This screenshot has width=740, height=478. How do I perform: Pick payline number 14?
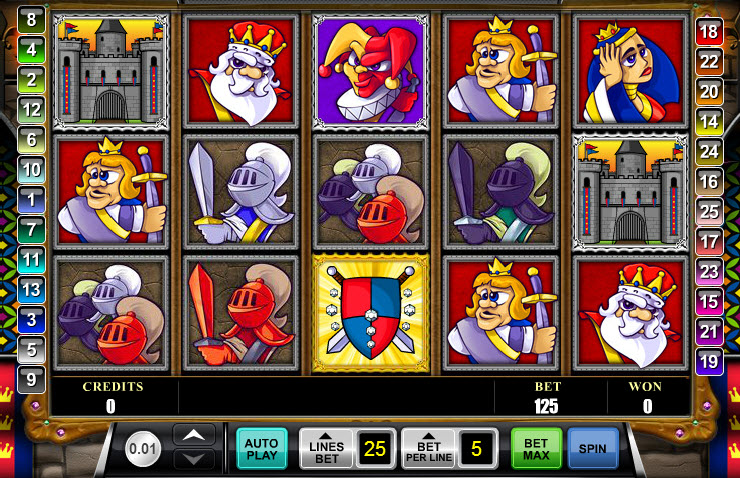pos(709,122)
